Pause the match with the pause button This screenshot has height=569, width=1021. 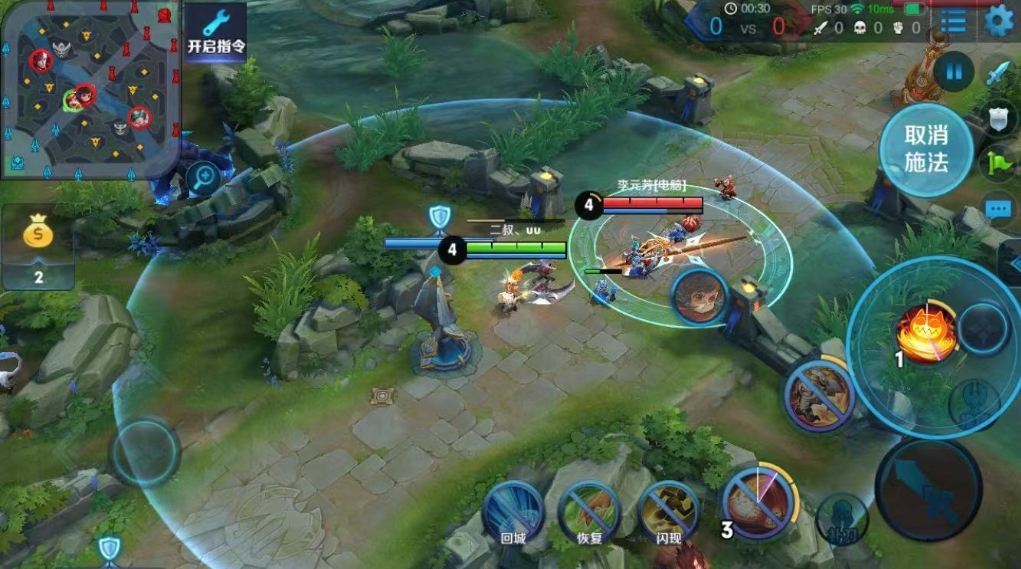[x=955, y=72]
